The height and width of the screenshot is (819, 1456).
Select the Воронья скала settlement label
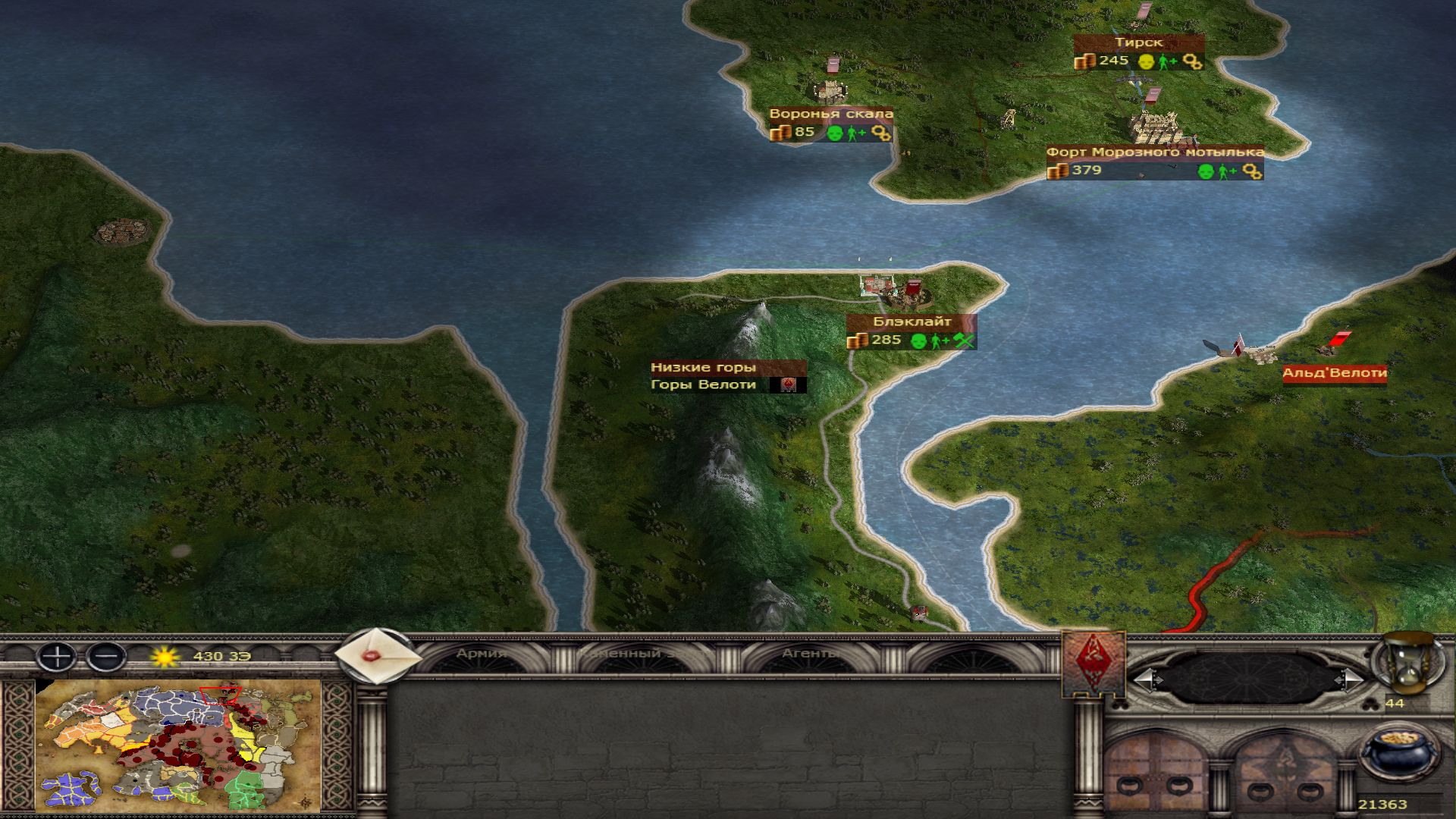point(830,115)
